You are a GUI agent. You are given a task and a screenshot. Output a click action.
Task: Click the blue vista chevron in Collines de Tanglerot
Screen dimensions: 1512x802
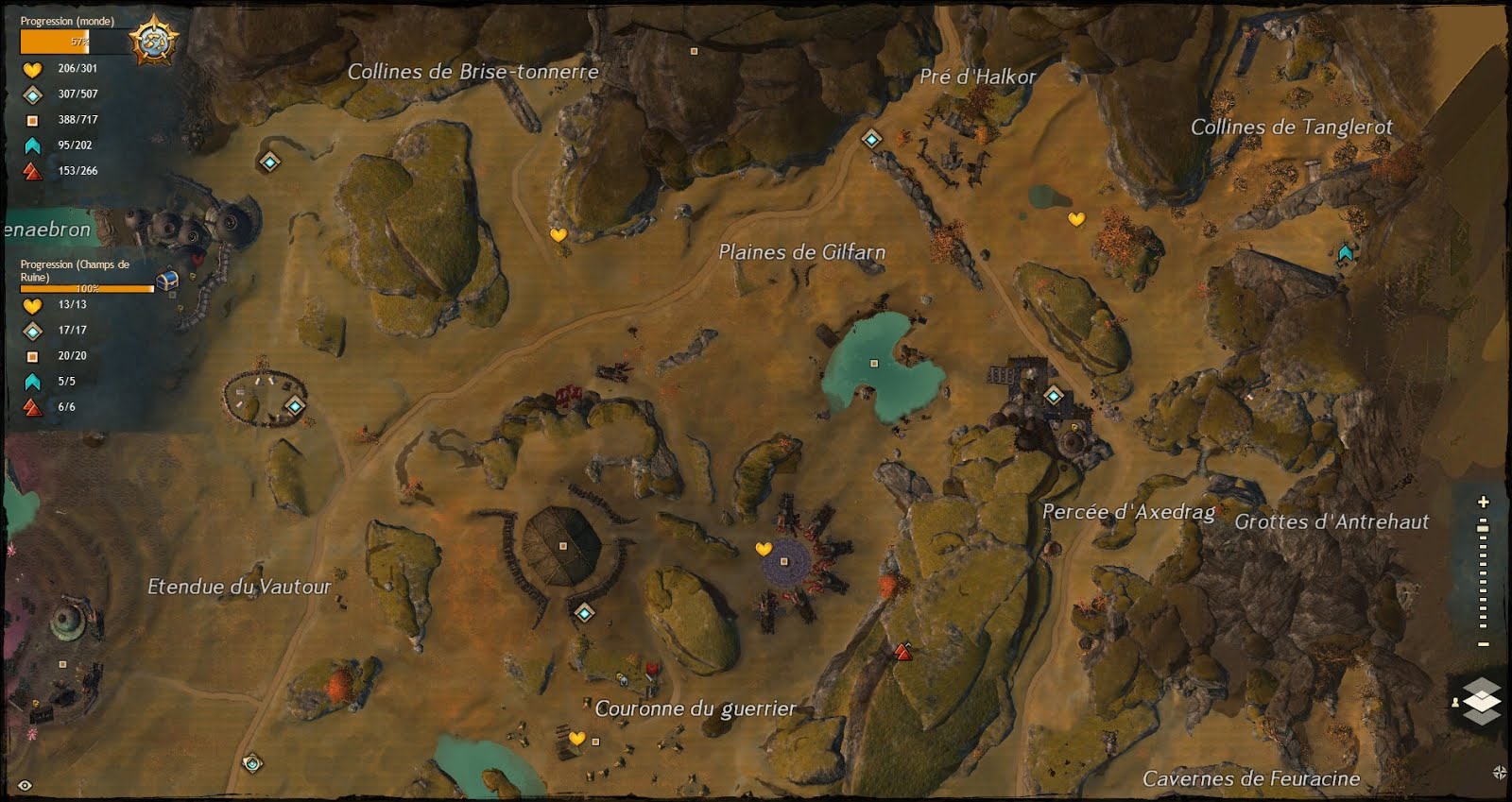click(x=1346, y=251)
